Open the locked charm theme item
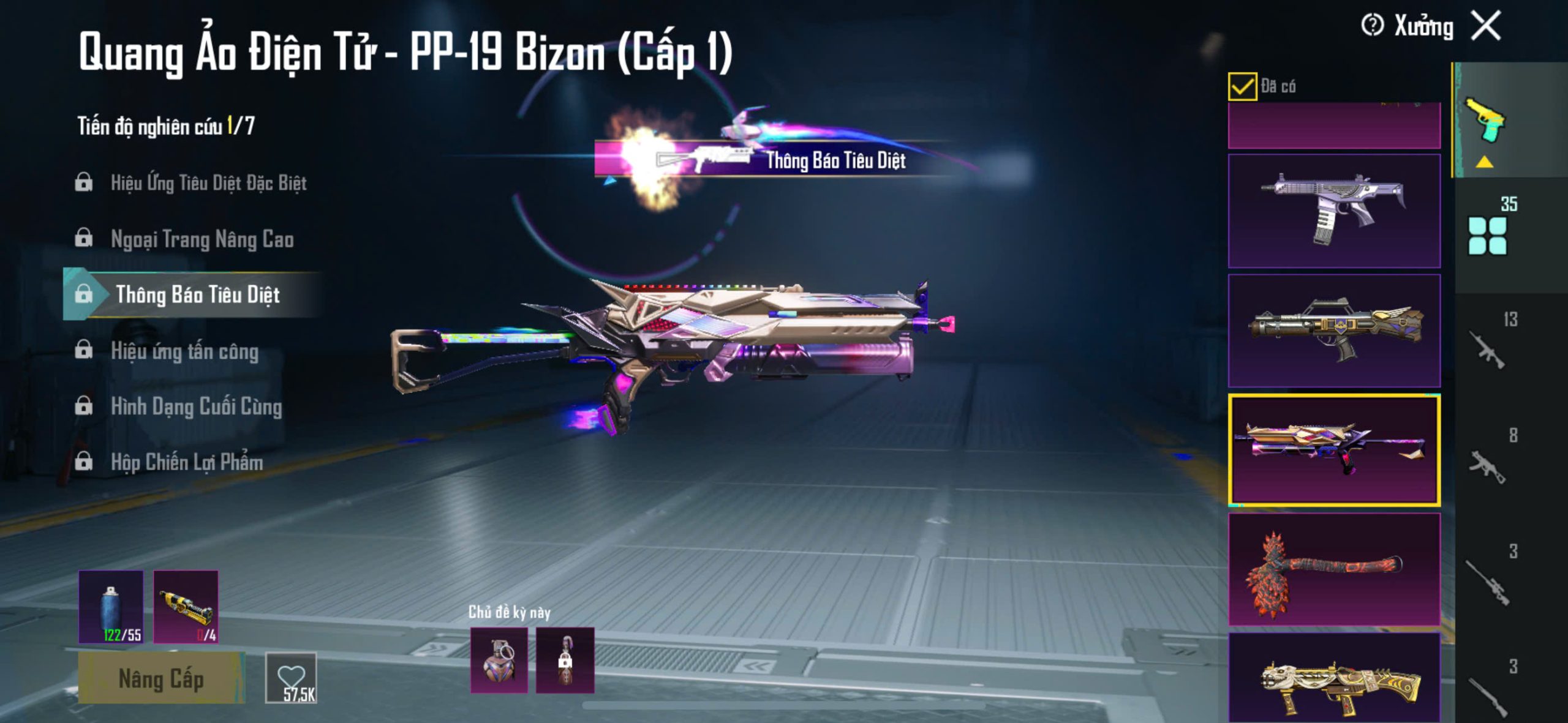 (565, 660)
